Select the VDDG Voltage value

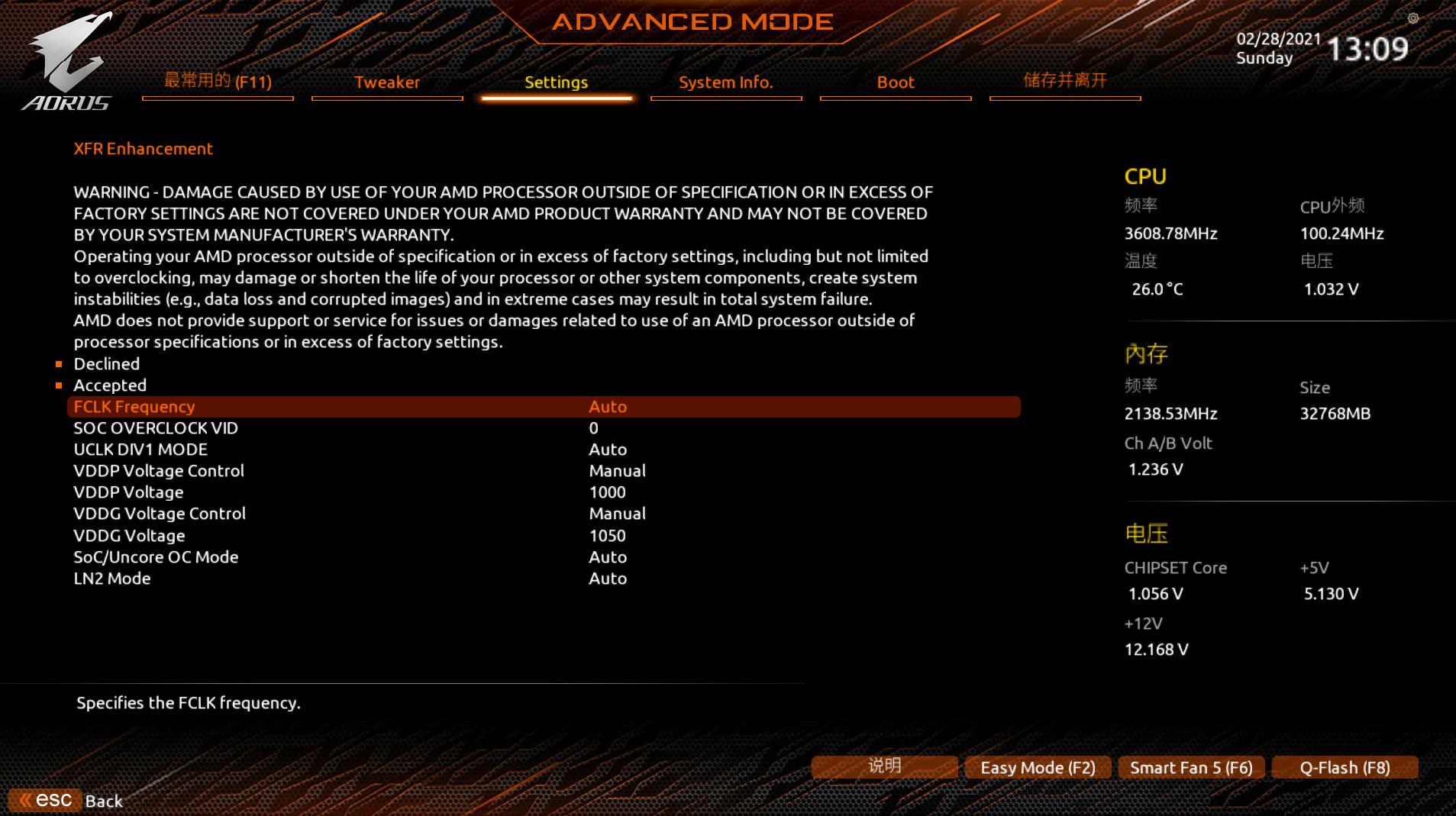click(x=607, y=536)
